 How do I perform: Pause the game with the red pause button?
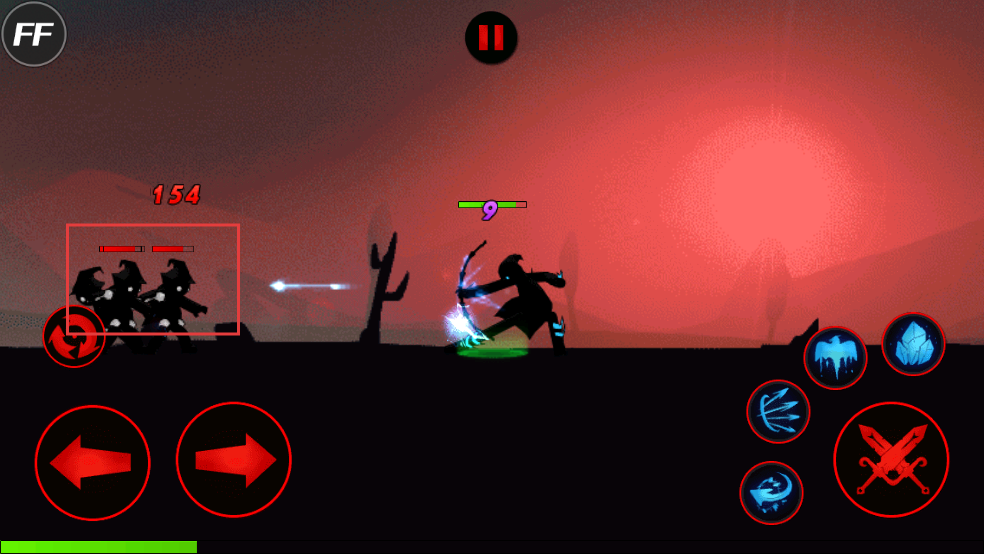click(x=491, y=38)
